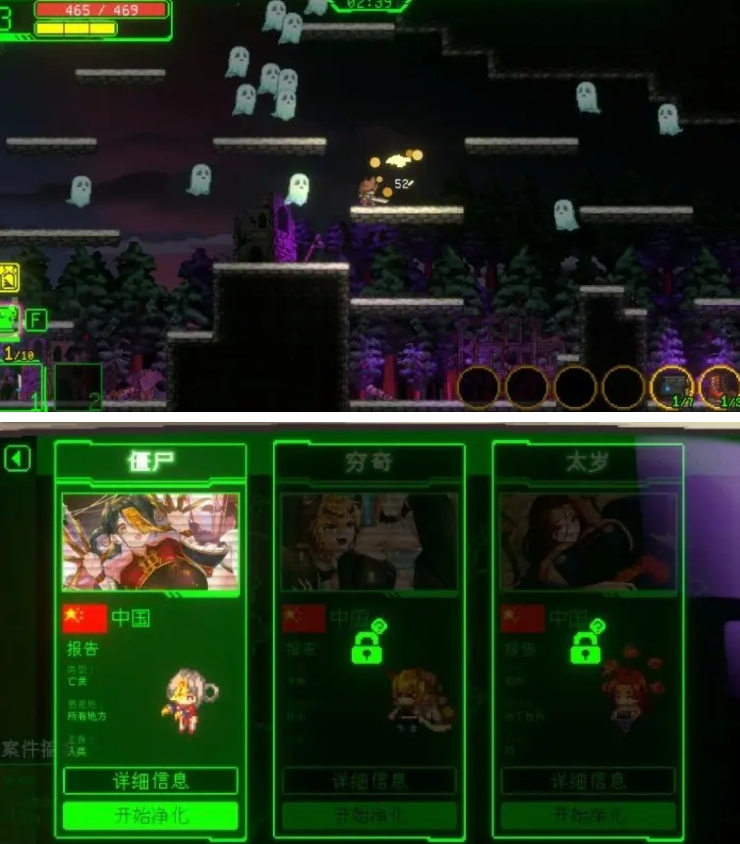Choose the 穷奇 card title
This screenshot has height=844, width=740.
tap(368, 462)
